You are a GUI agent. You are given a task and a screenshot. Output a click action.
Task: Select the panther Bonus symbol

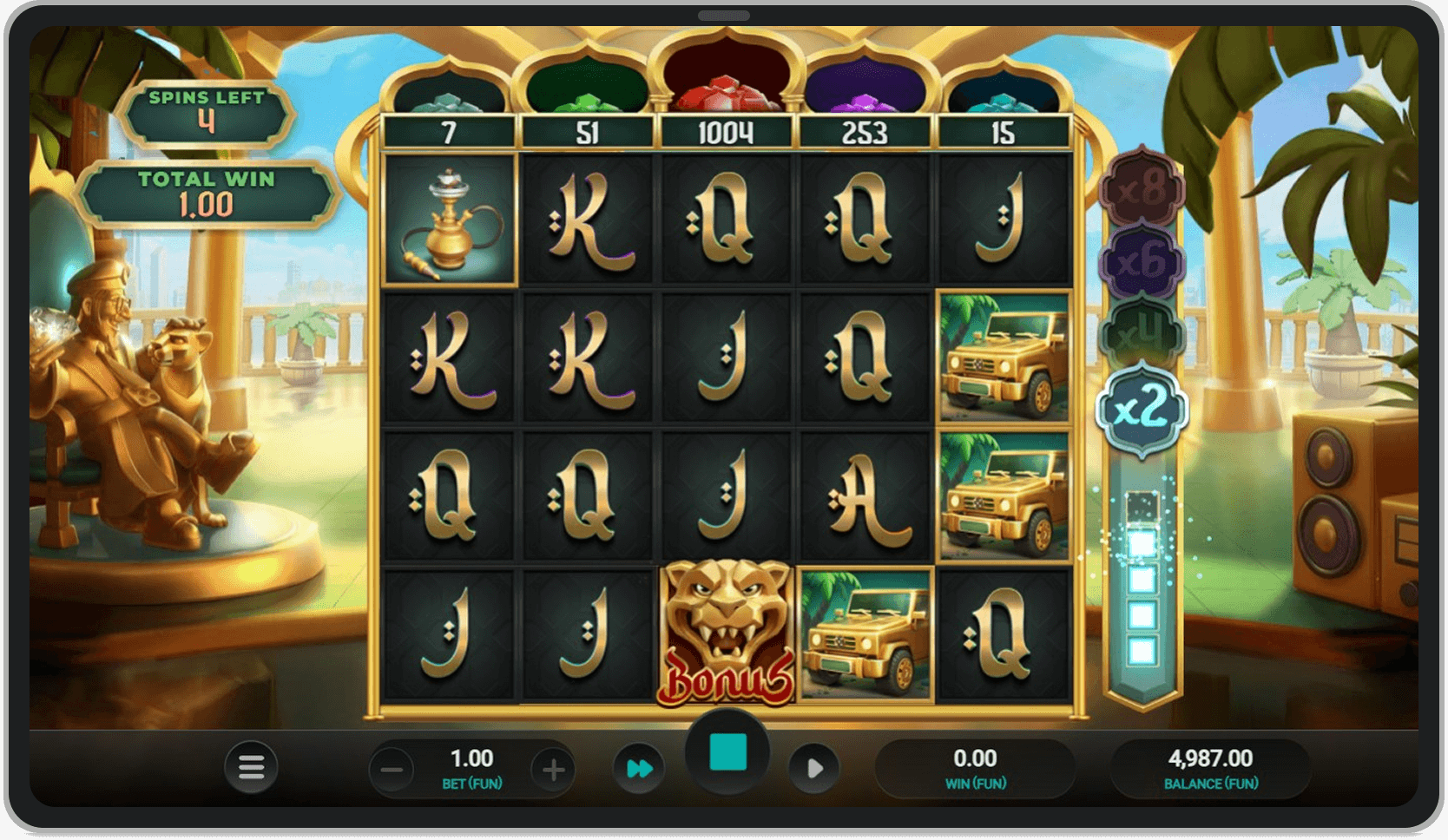(727, 633)
